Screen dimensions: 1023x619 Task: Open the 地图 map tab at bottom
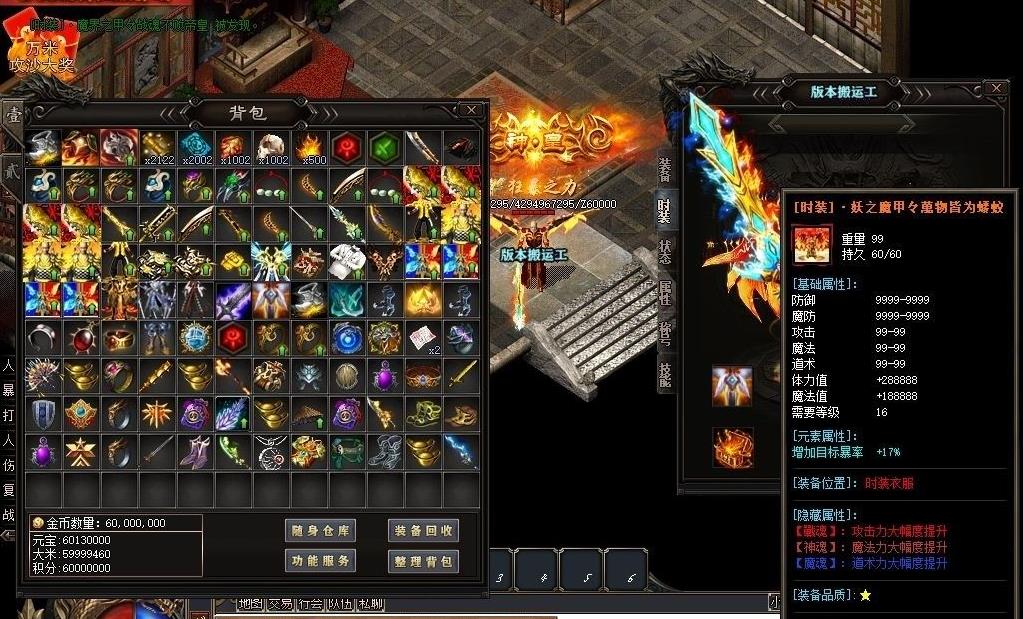[x=250, y=604]
